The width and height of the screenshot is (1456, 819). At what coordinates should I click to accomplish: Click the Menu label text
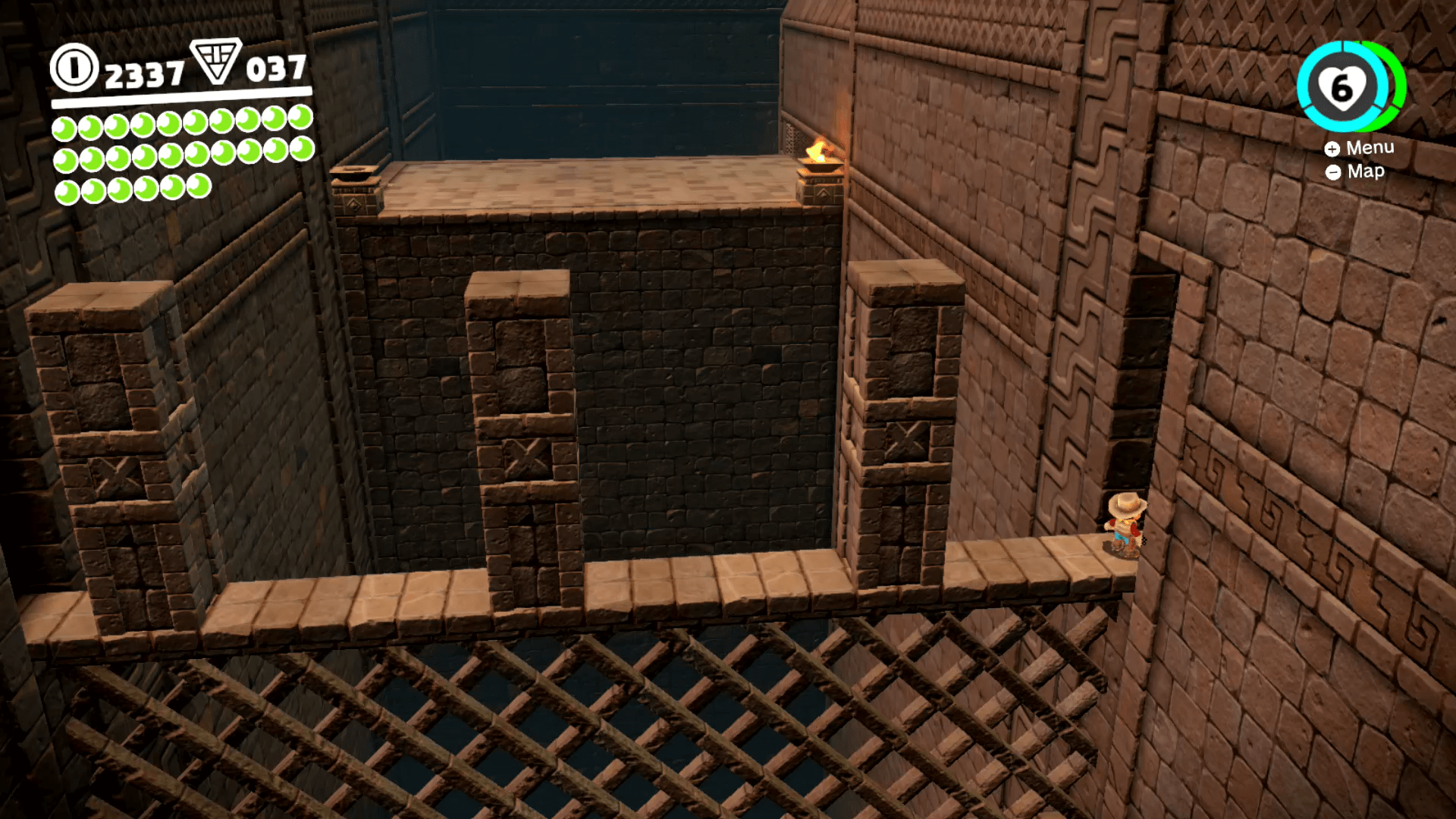[1370, 149]
